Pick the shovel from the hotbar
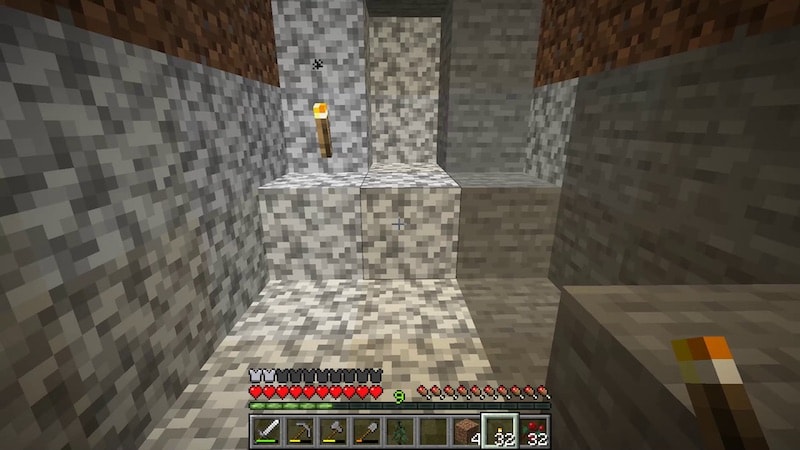The height and width of the screenshot is (450, 800). [365, 431]
